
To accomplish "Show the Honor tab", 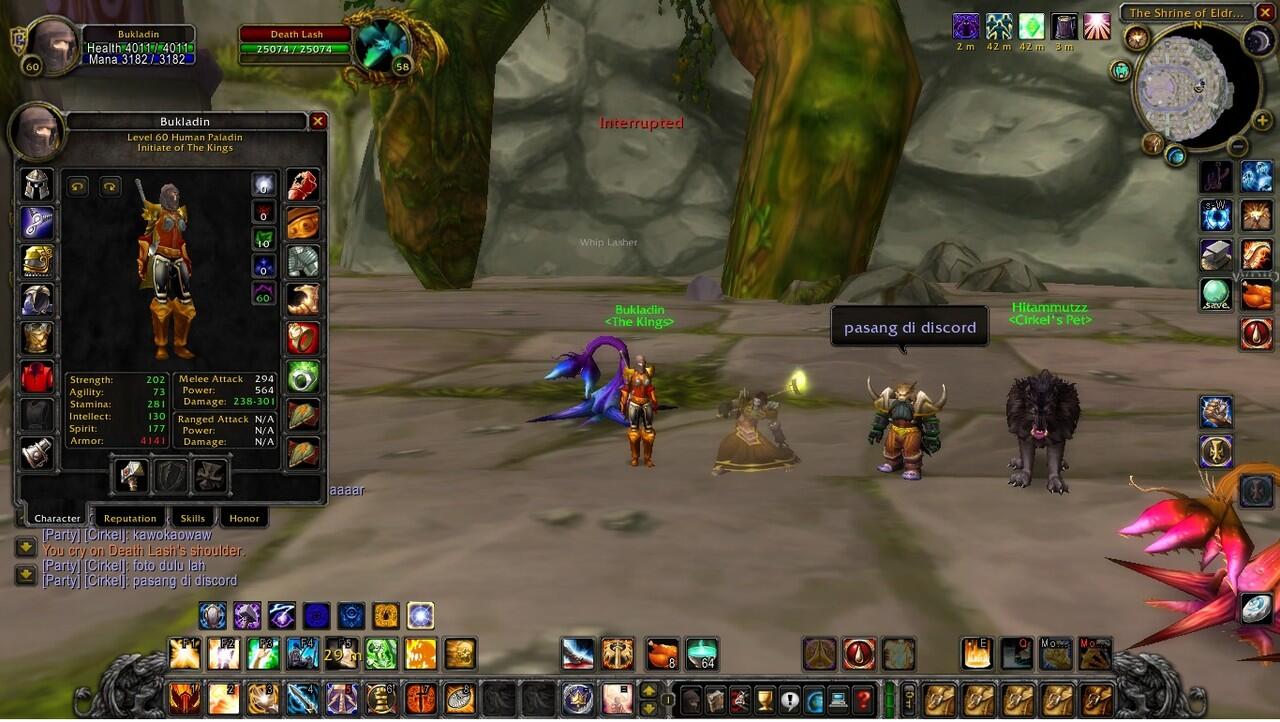I will [244, 518].
